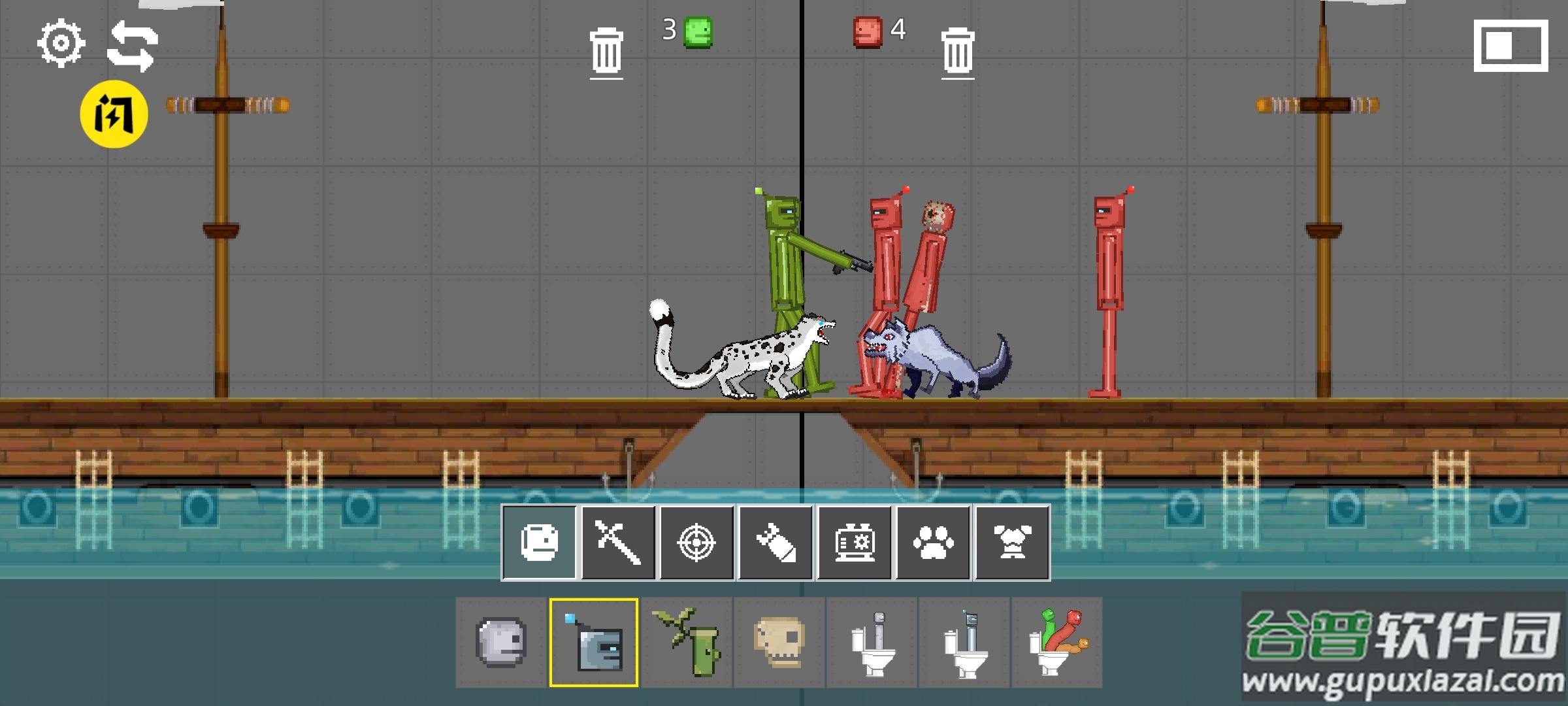Select the crosshair firearms category
The image size is (1568, 706).
click(x=696, y=543)
